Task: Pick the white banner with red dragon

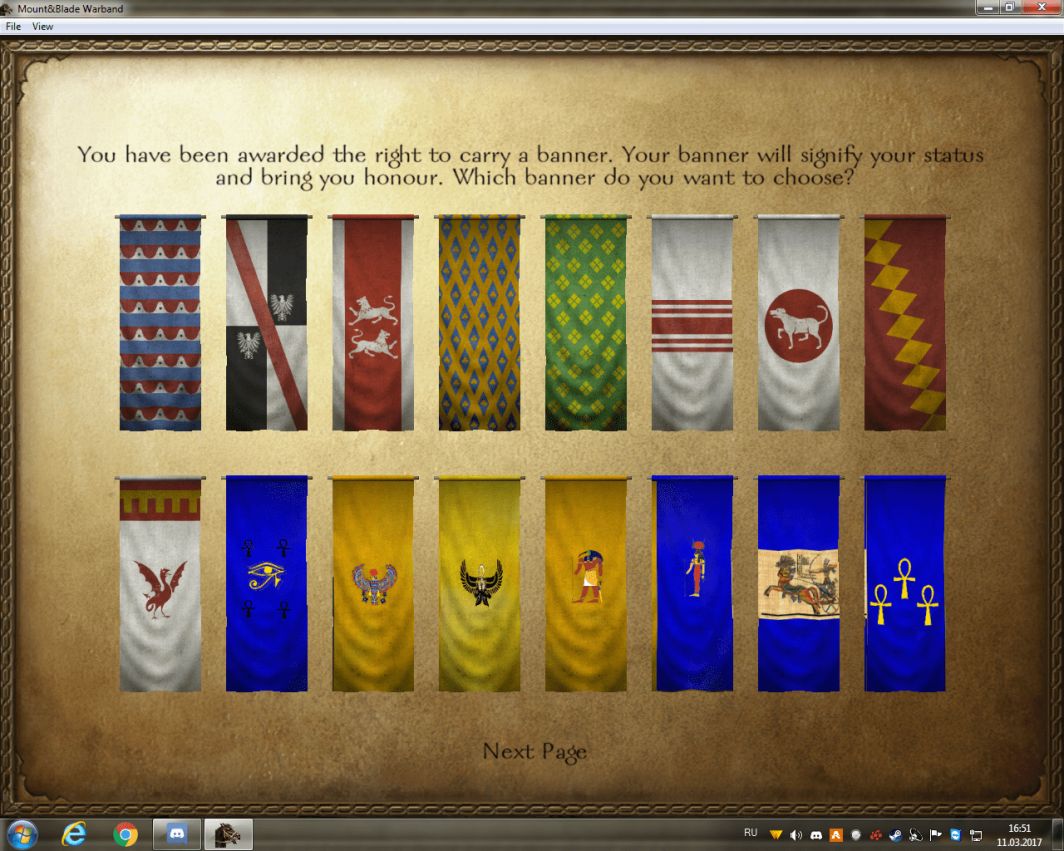Action: pos(160,584)
